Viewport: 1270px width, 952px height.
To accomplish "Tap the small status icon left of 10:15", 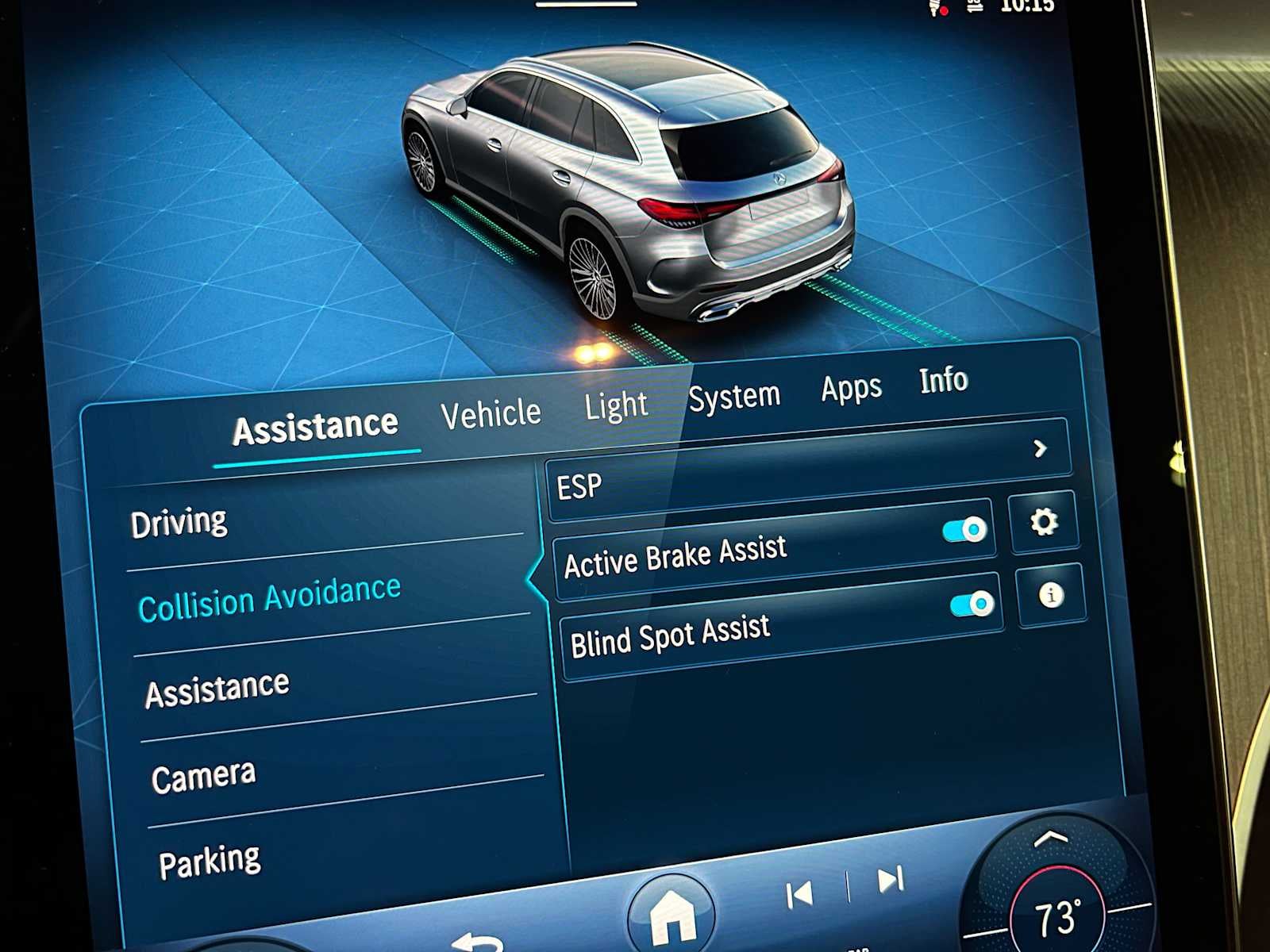I will click(973, 6).
